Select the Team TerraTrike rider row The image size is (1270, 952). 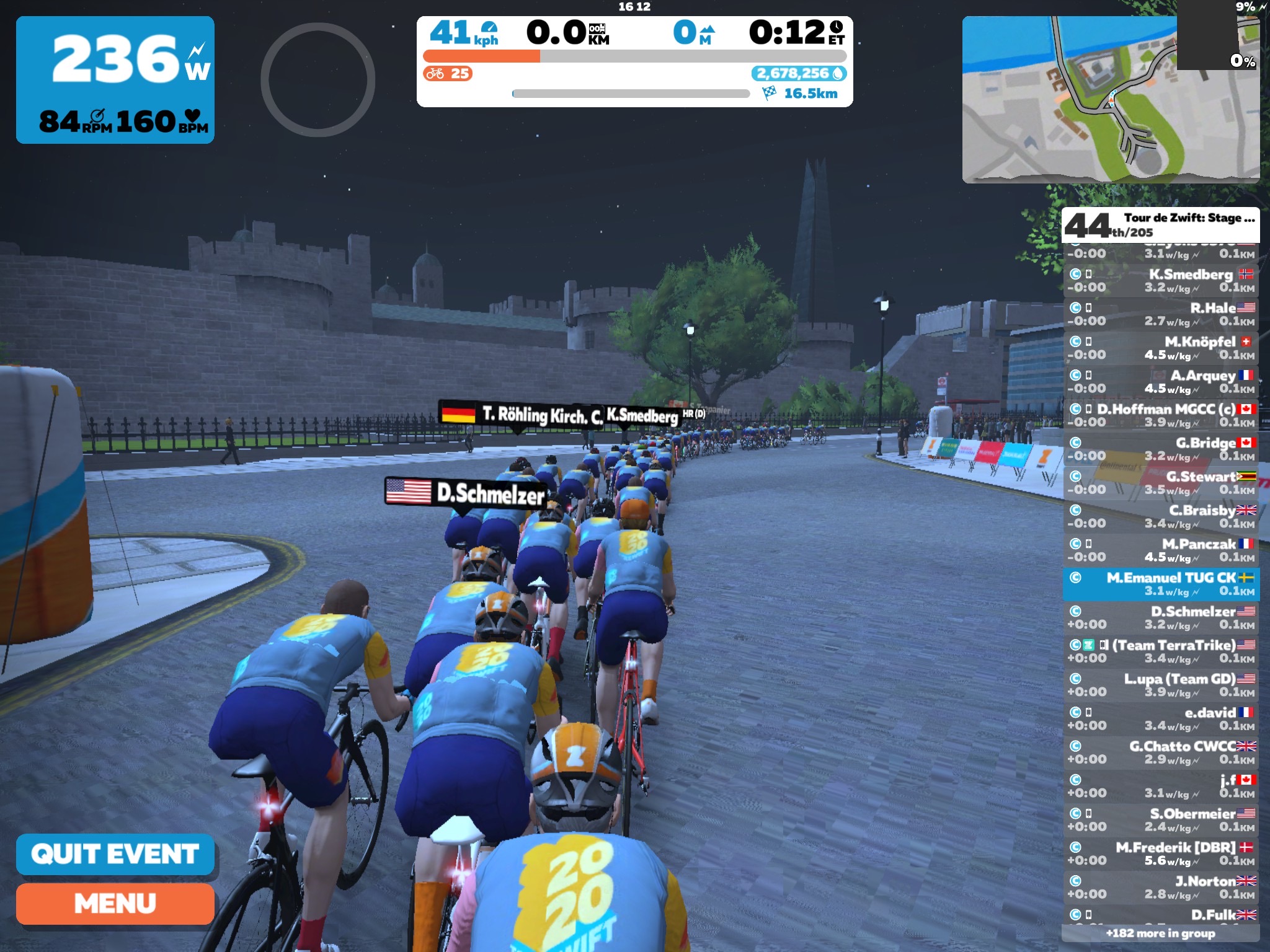[x=1161, y=651]
